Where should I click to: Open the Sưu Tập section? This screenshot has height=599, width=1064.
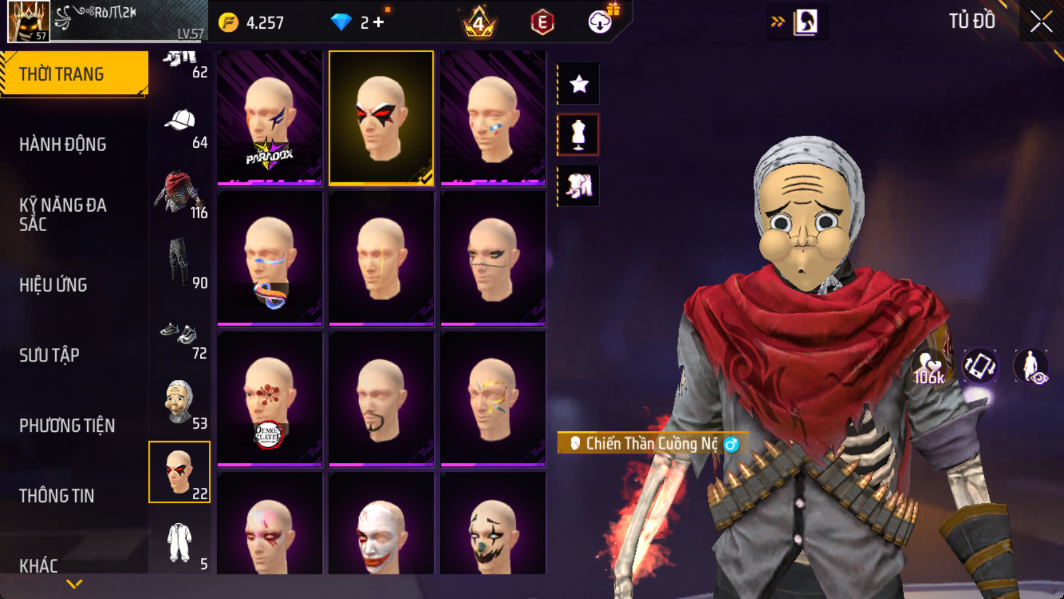(49, 355)
